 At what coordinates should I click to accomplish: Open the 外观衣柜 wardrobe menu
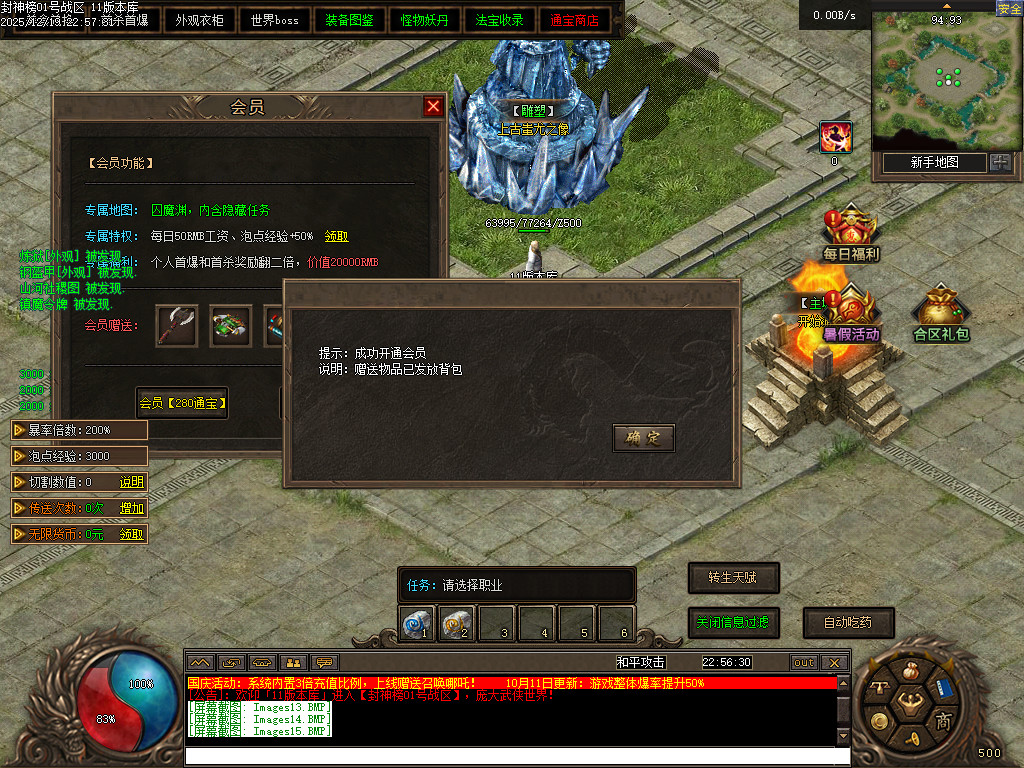pyautogui.click(x=199, y=20)
